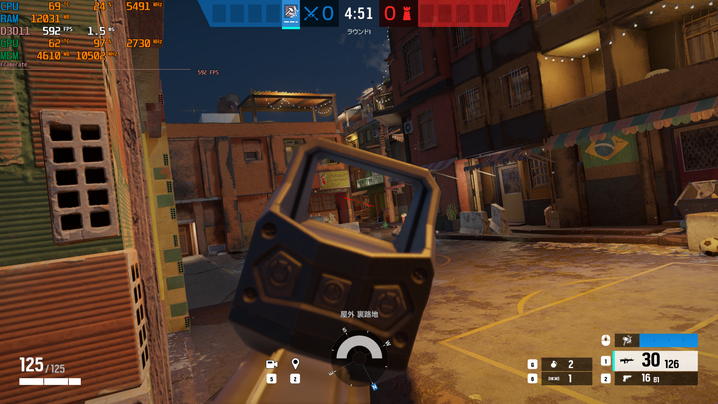Screen dimensions: 718x404
Task: Select the highlighted blue team operator portrait
Action: (291, 14)
